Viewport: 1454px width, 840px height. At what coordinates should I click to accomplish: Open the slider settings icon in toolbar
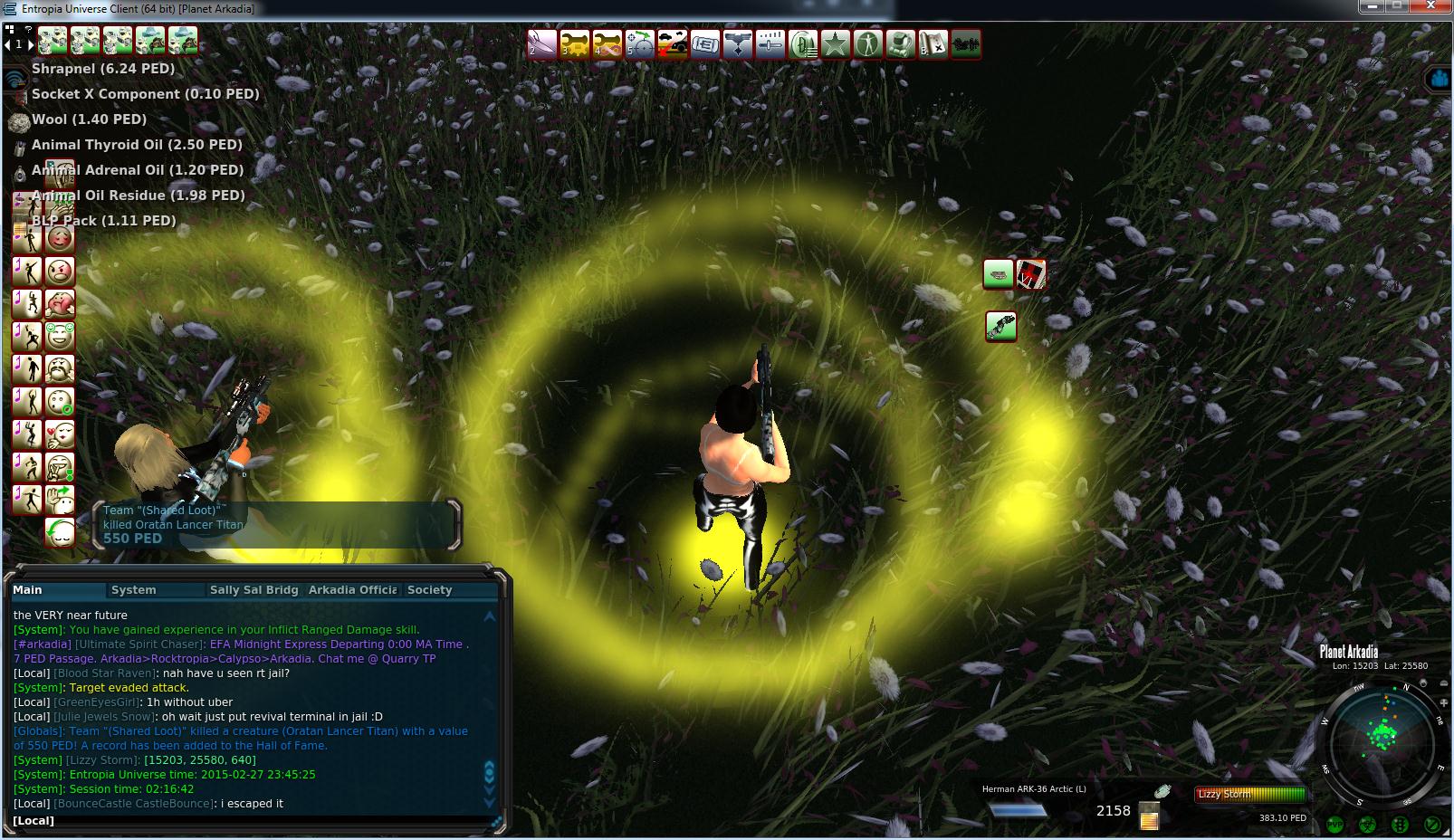(x=770, y=43)
